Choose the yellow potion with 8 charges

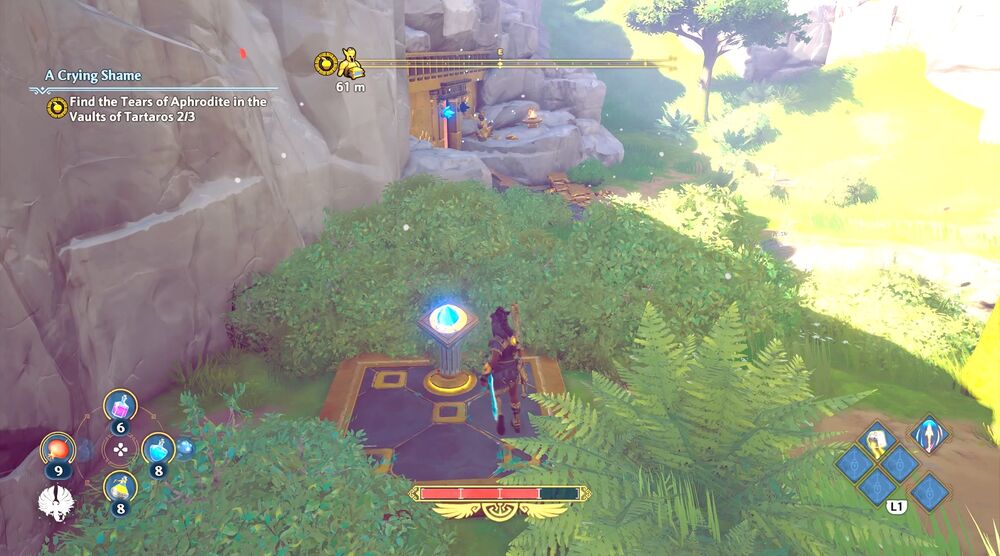pos(120,489)
